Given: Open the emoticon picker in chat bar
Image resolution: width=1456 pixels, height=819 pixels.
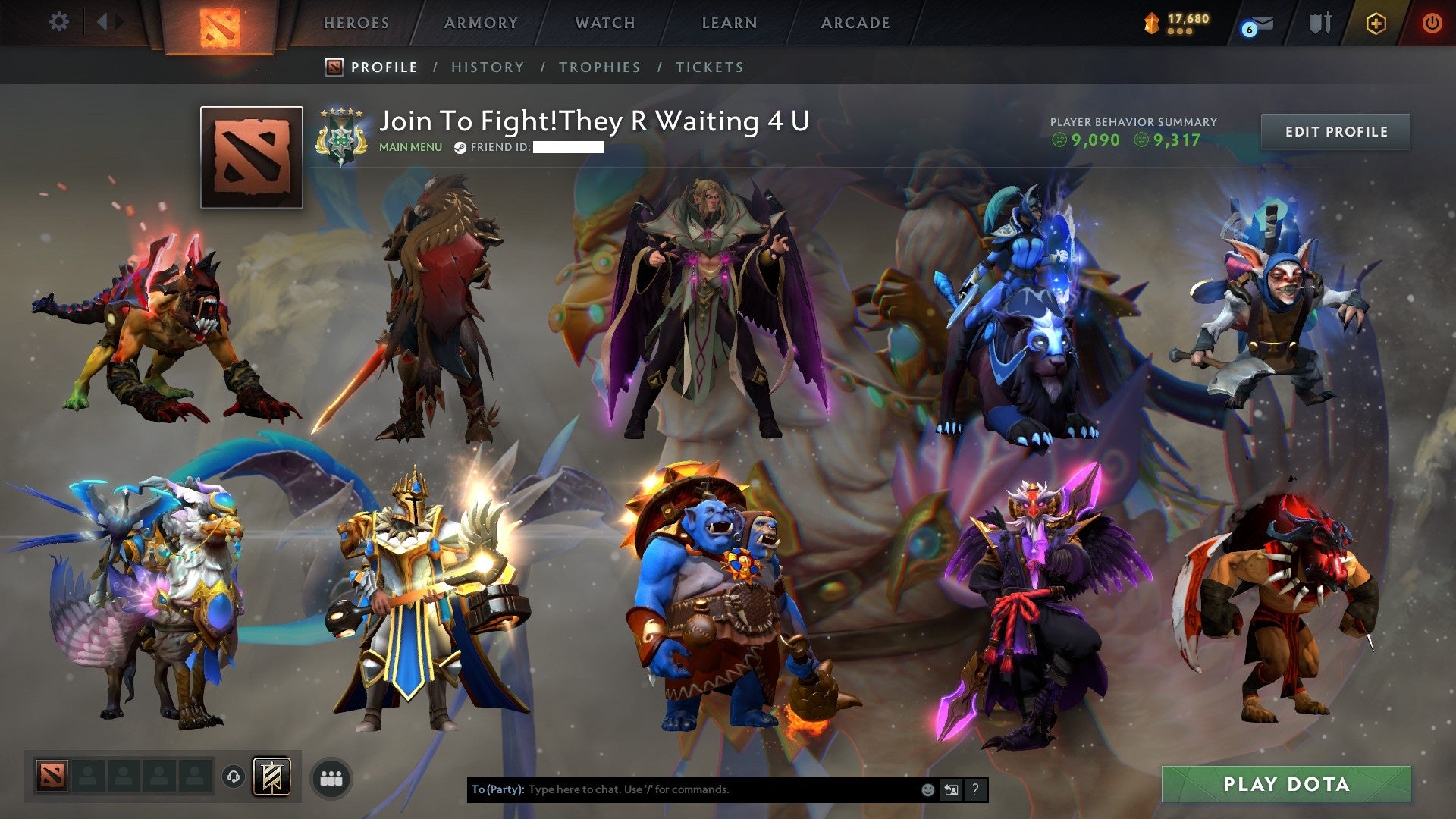Looking at the screenshot, I should (927, 789).
